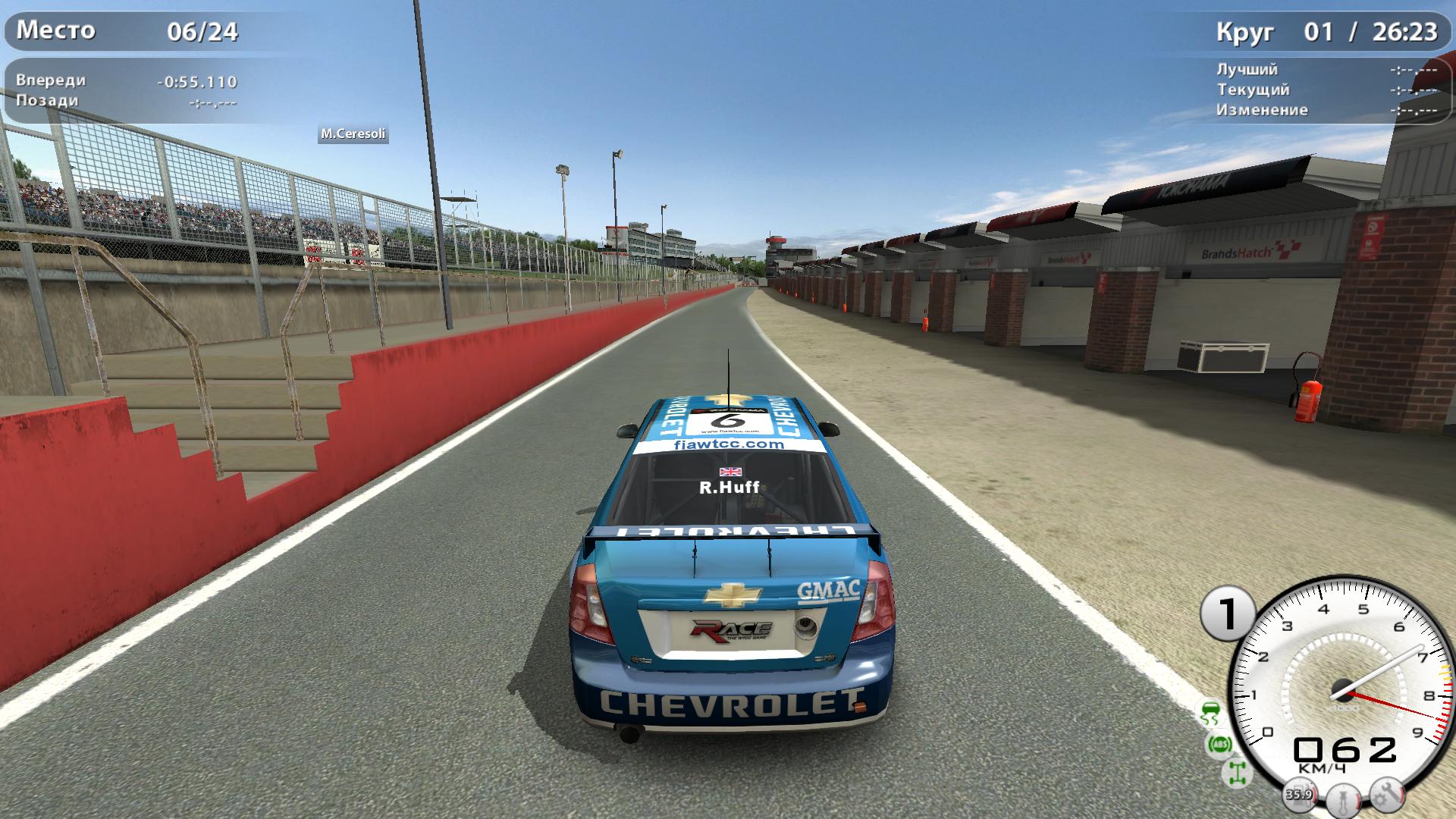Select the green drivetrain axle icon
The image size is (1456, 819).
tap(1238, 773)
